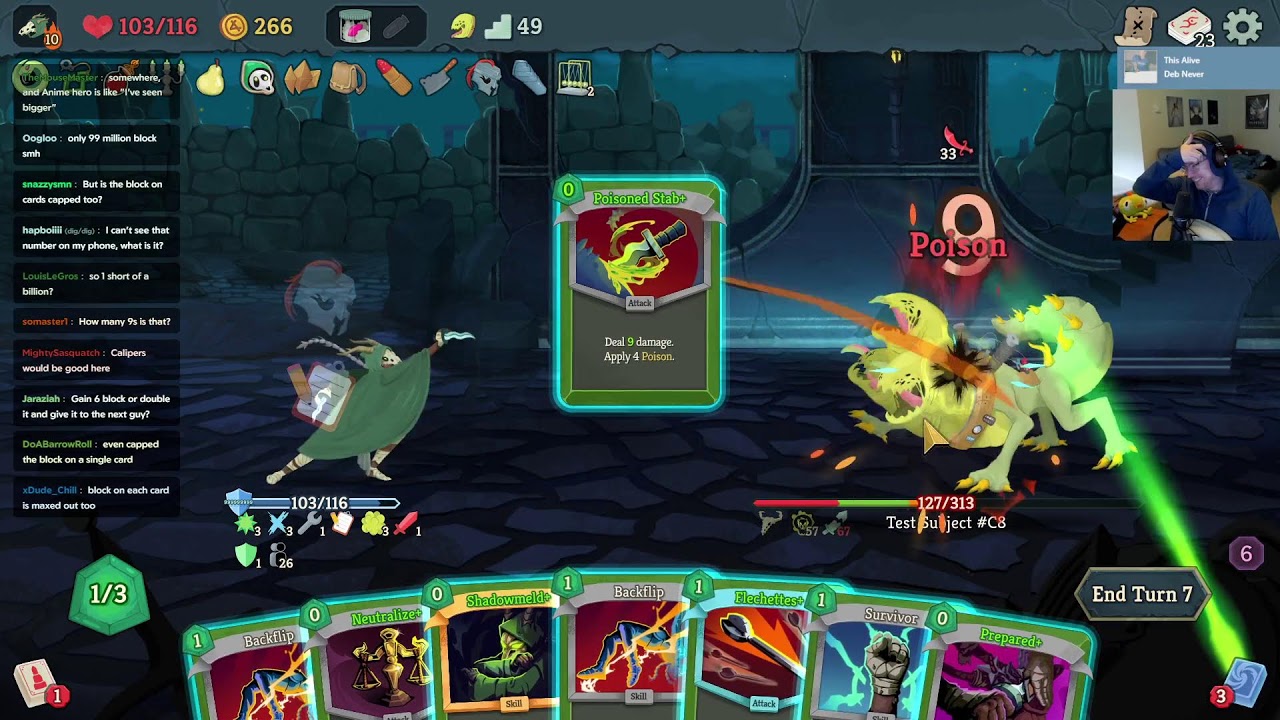Use the potion in the jar slot
The width and height of the screenshot is (1280, 720).
point(355,27)
